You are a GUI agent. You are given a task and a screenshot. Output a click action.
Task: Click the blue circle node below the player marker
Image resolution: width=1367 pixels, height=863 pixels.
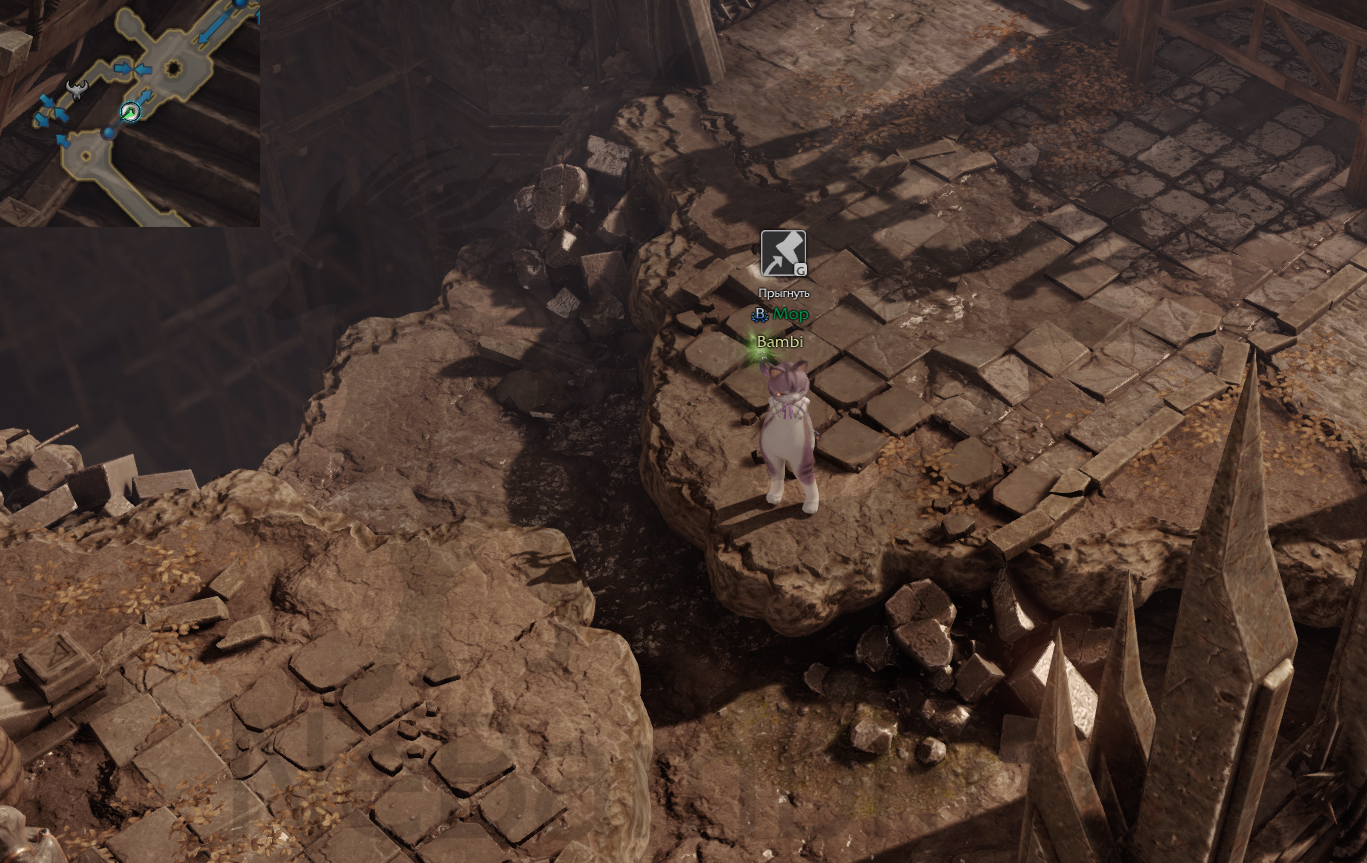coord(109,133)
